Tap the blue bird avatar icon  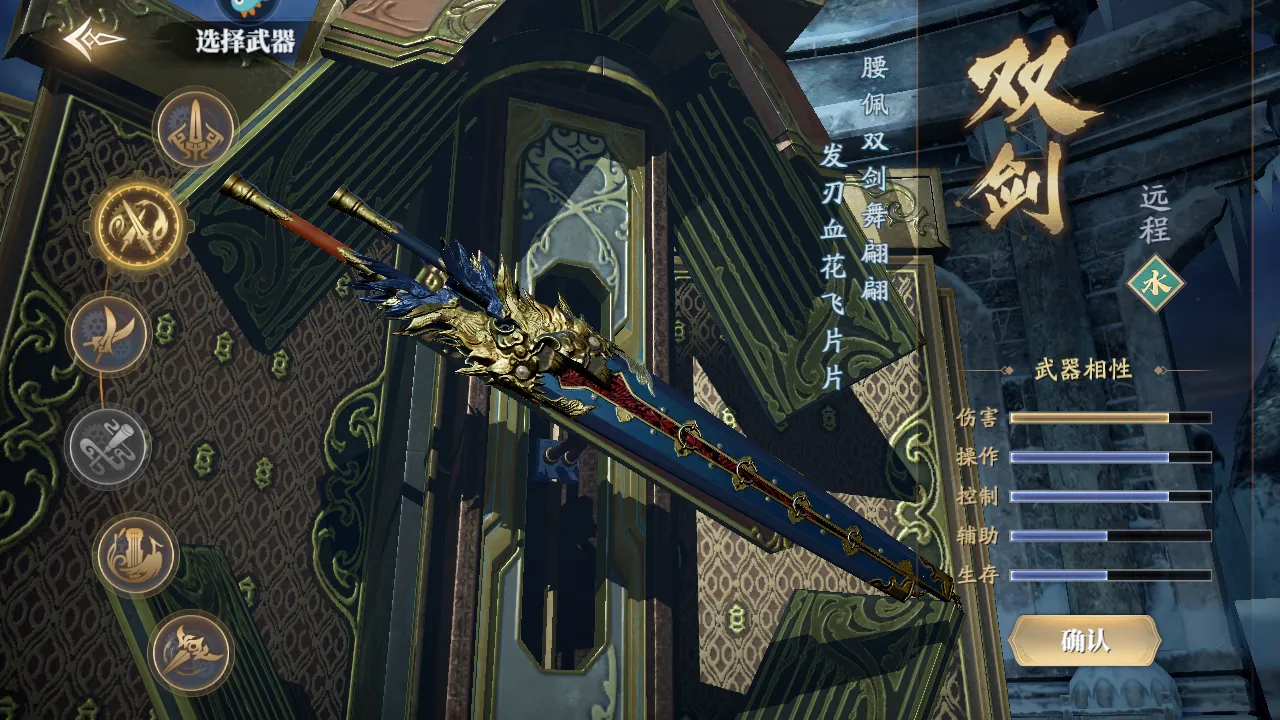coord(247,10)
